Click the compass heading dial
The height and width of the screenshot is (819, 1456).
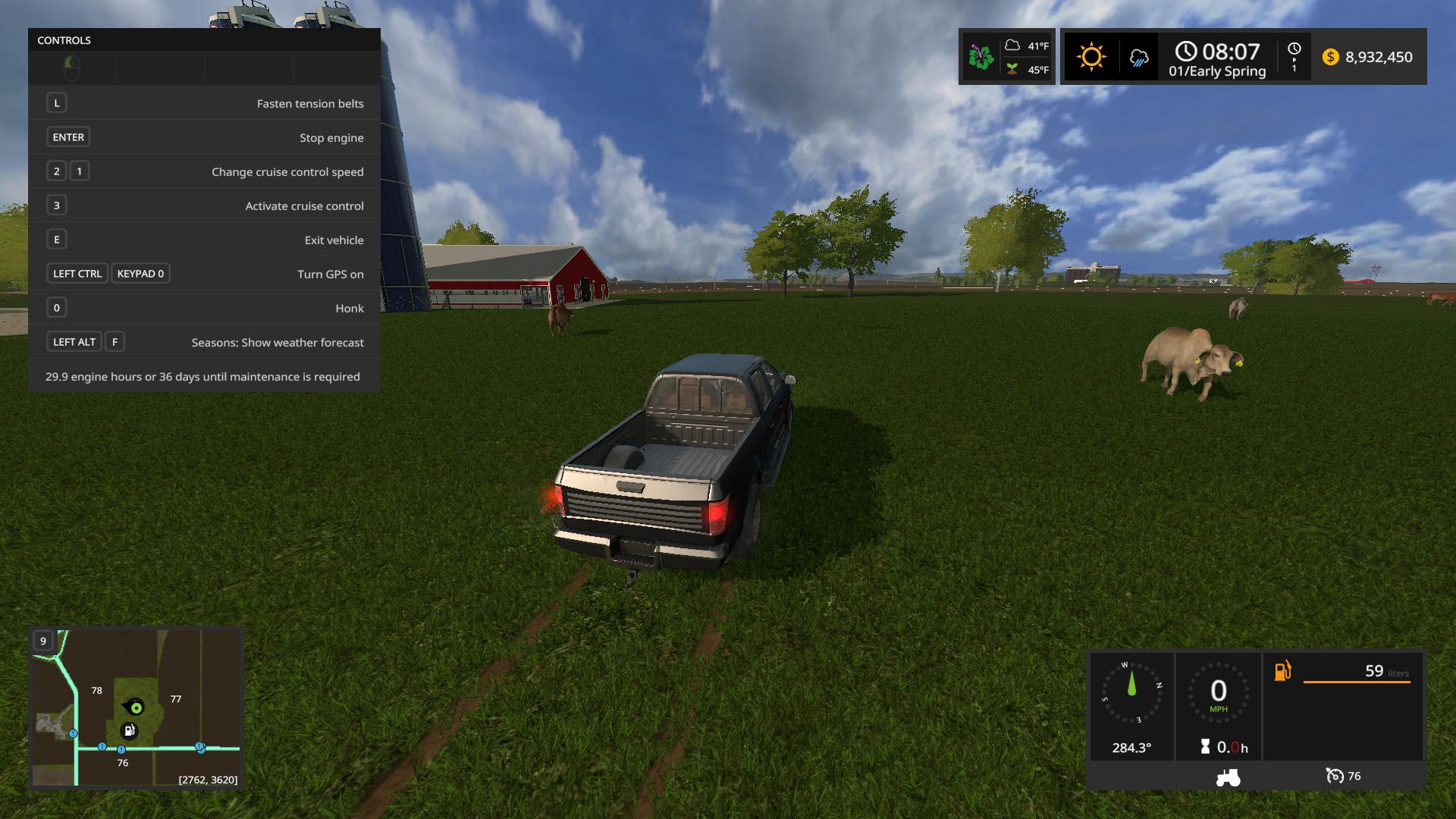1131,692
